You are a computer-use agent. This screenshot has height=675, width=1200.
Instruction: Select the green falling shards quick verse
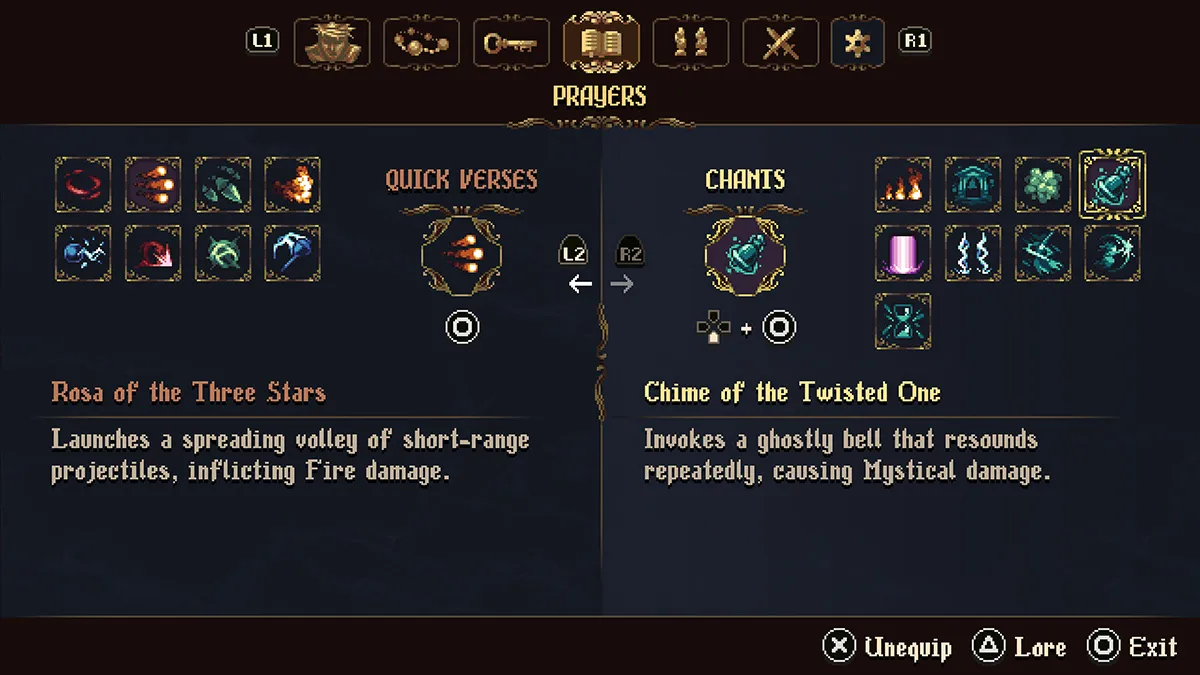tap(223, 185)
